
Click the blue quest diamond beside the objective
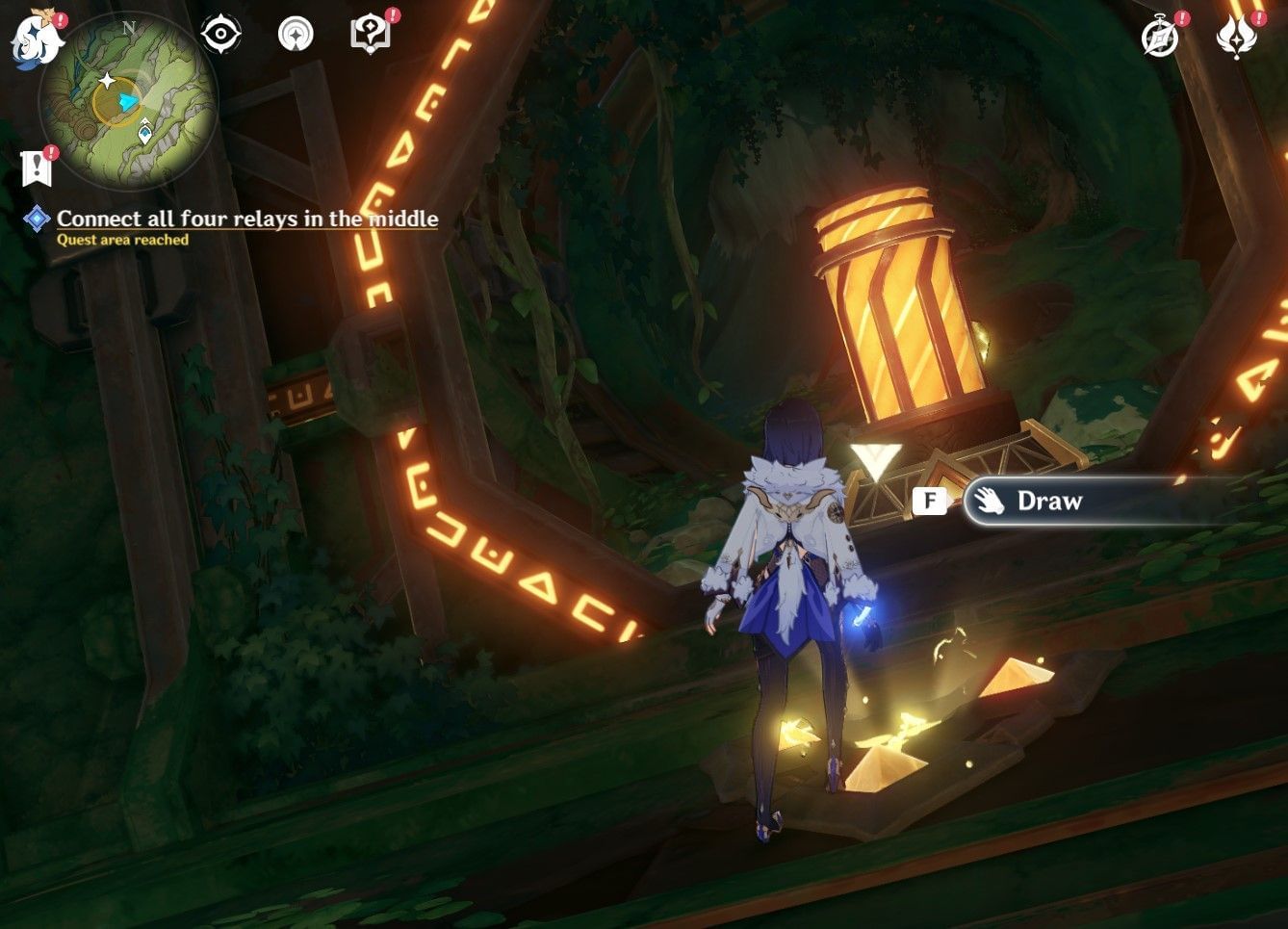pyautogui.click(x=35, y=219)
